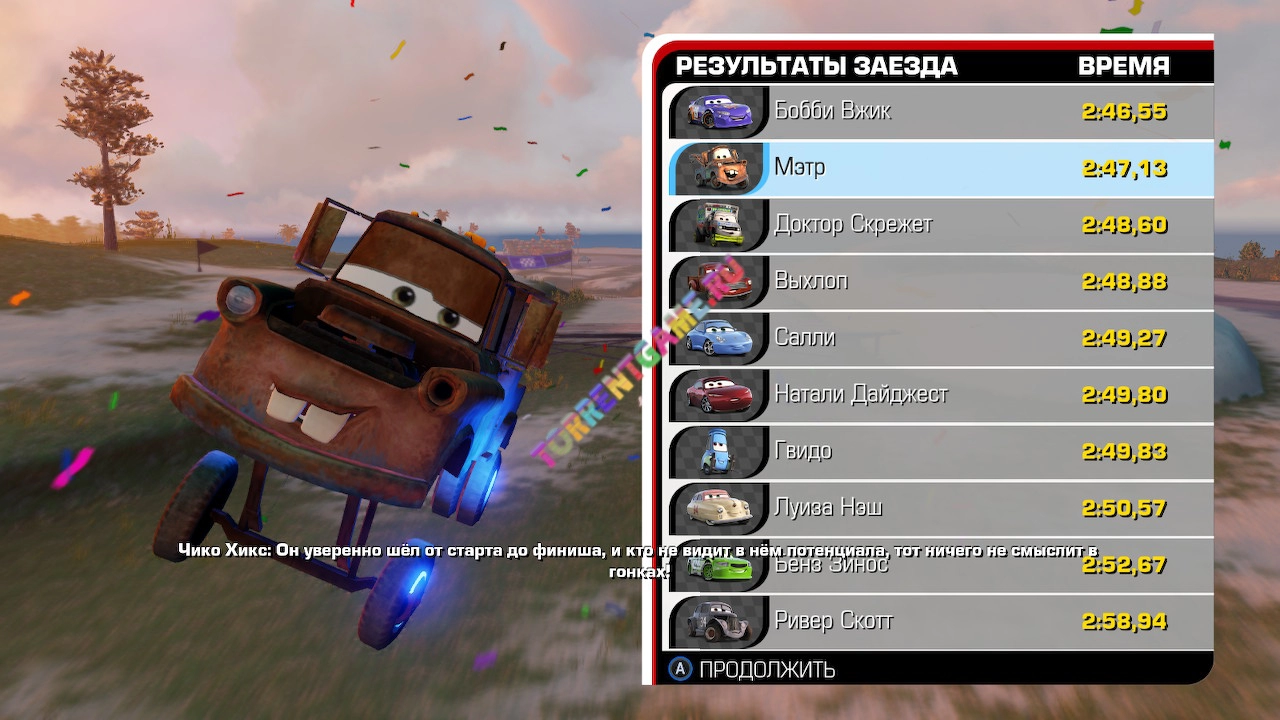The height and width of the screenshot is (720, 1280).
Task: Pick the Салли results row
Action: (x=940, y=338)
